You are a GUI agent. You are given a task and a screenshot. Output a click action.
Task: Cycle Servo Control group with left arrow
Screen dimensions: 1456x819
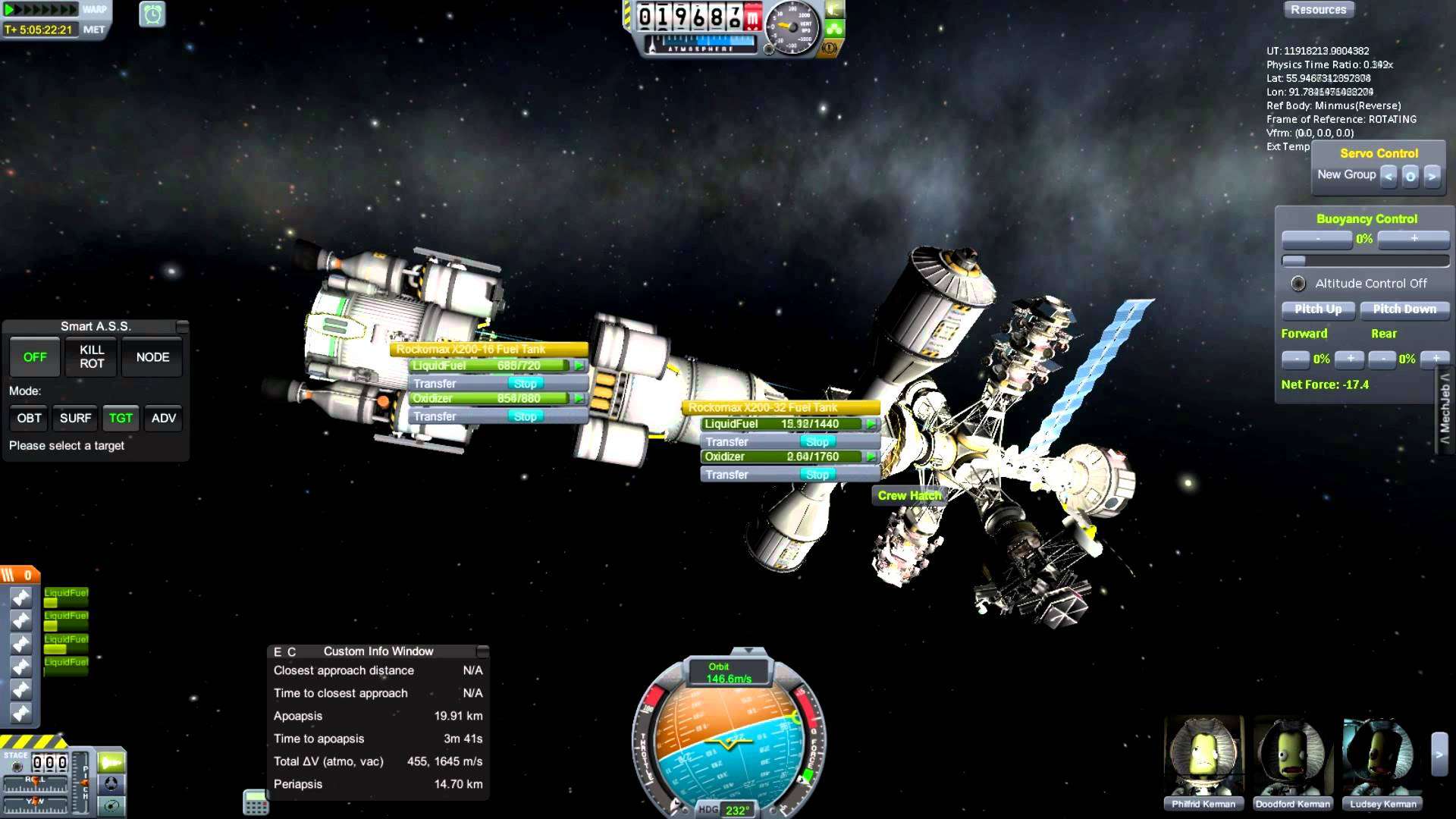pyautogui.click(x=1389, y=175)
